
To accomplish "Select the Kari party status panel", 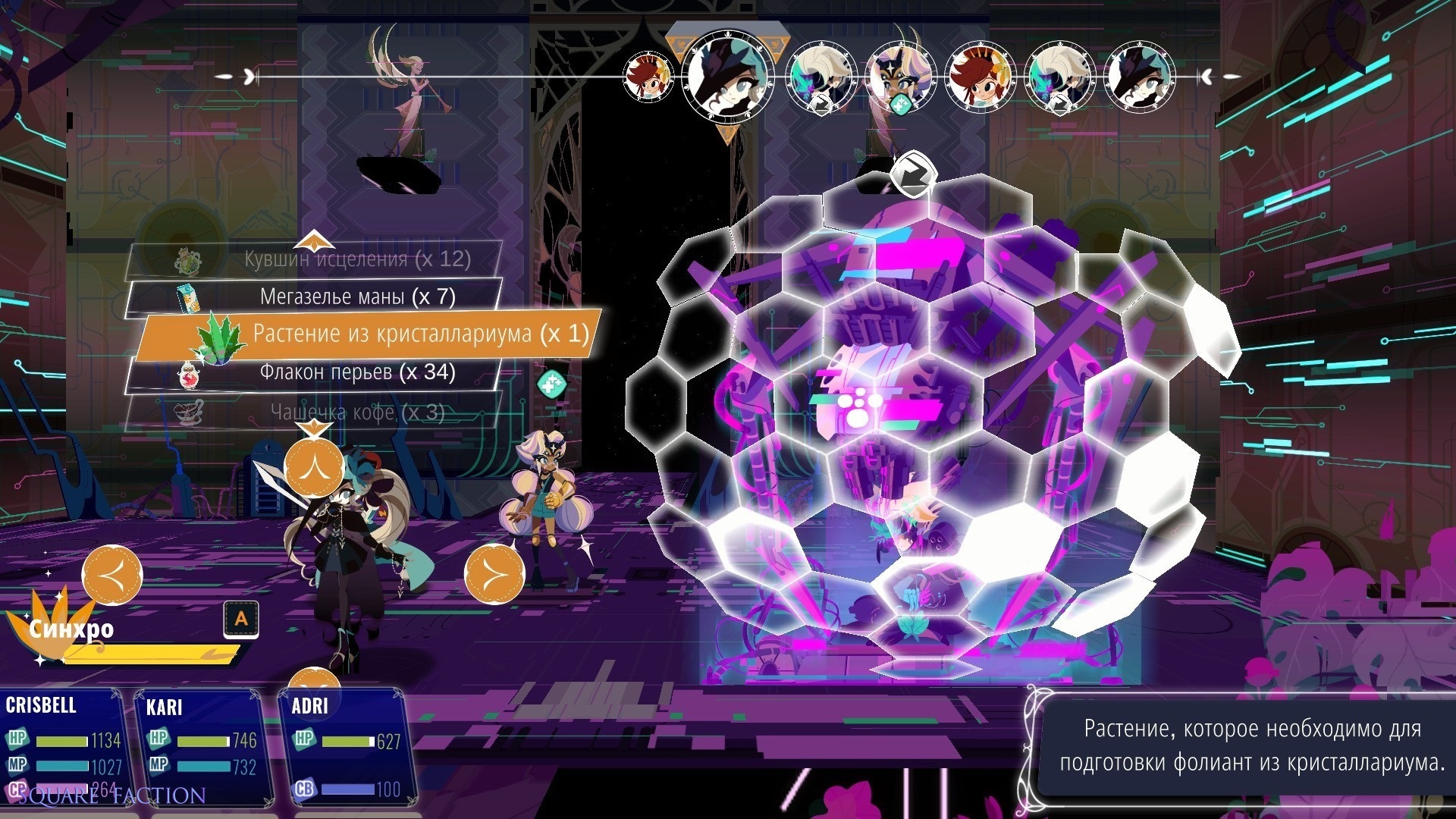I will point(201,747).
